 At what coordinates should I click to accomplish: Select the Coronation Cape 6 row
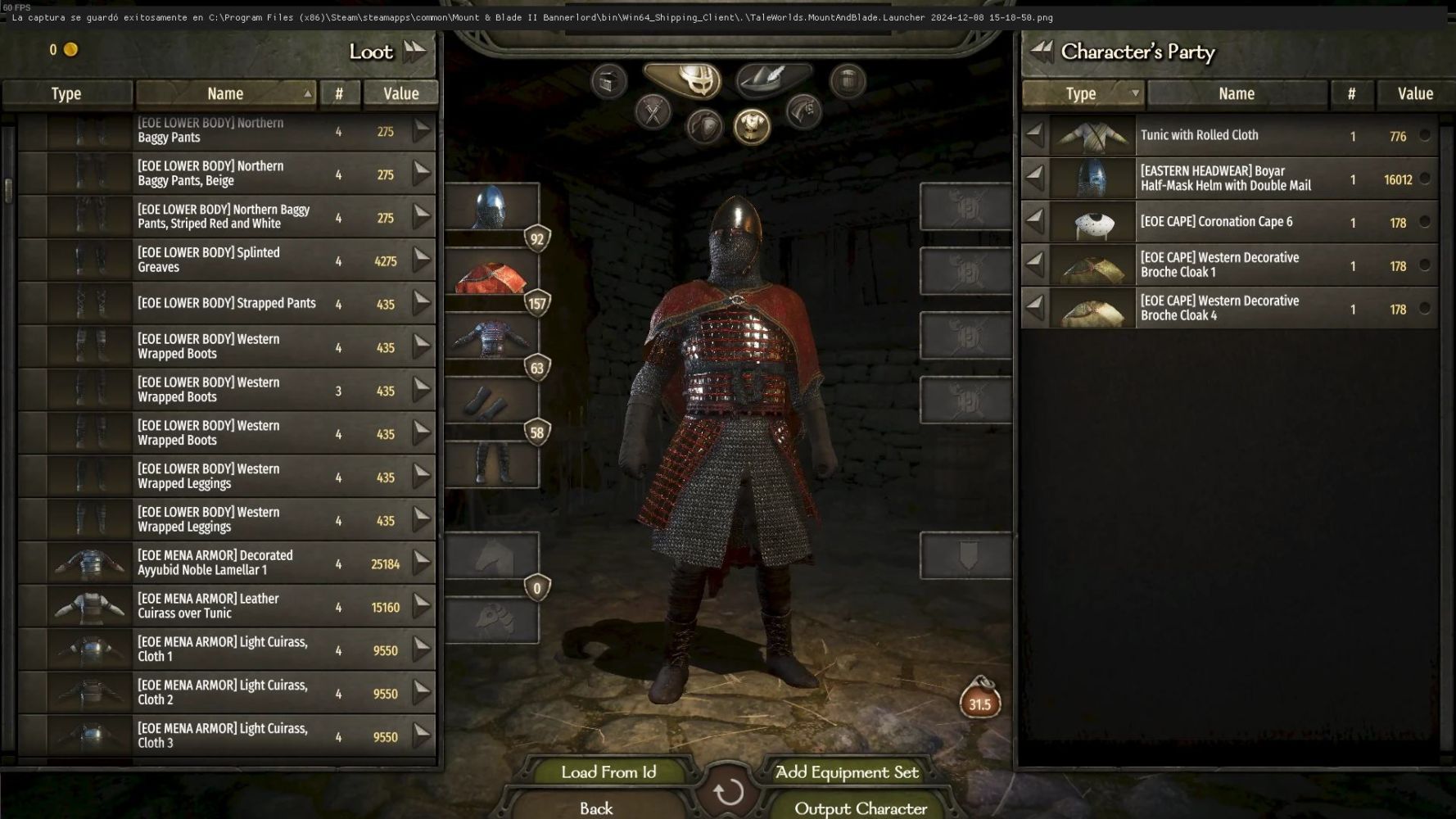pos(1228,222)
